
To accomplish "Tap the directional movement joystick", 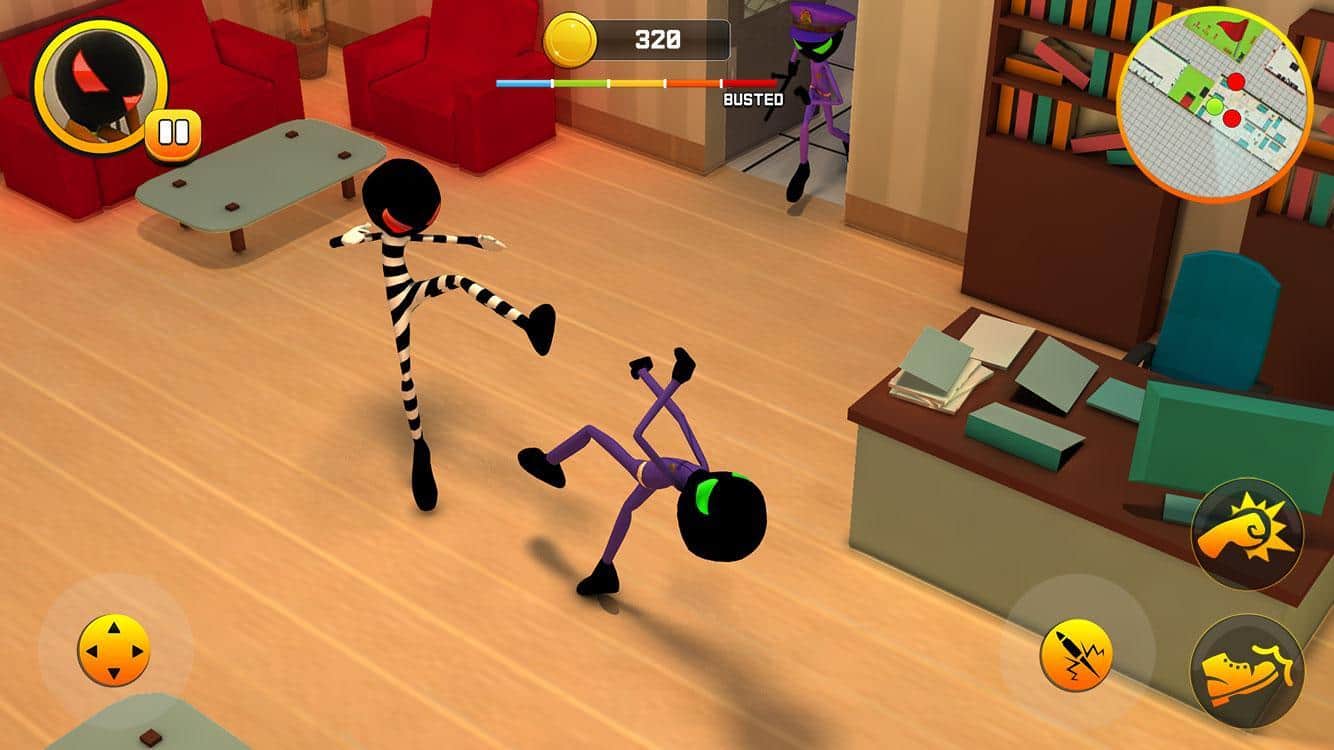I will (114, 651).
